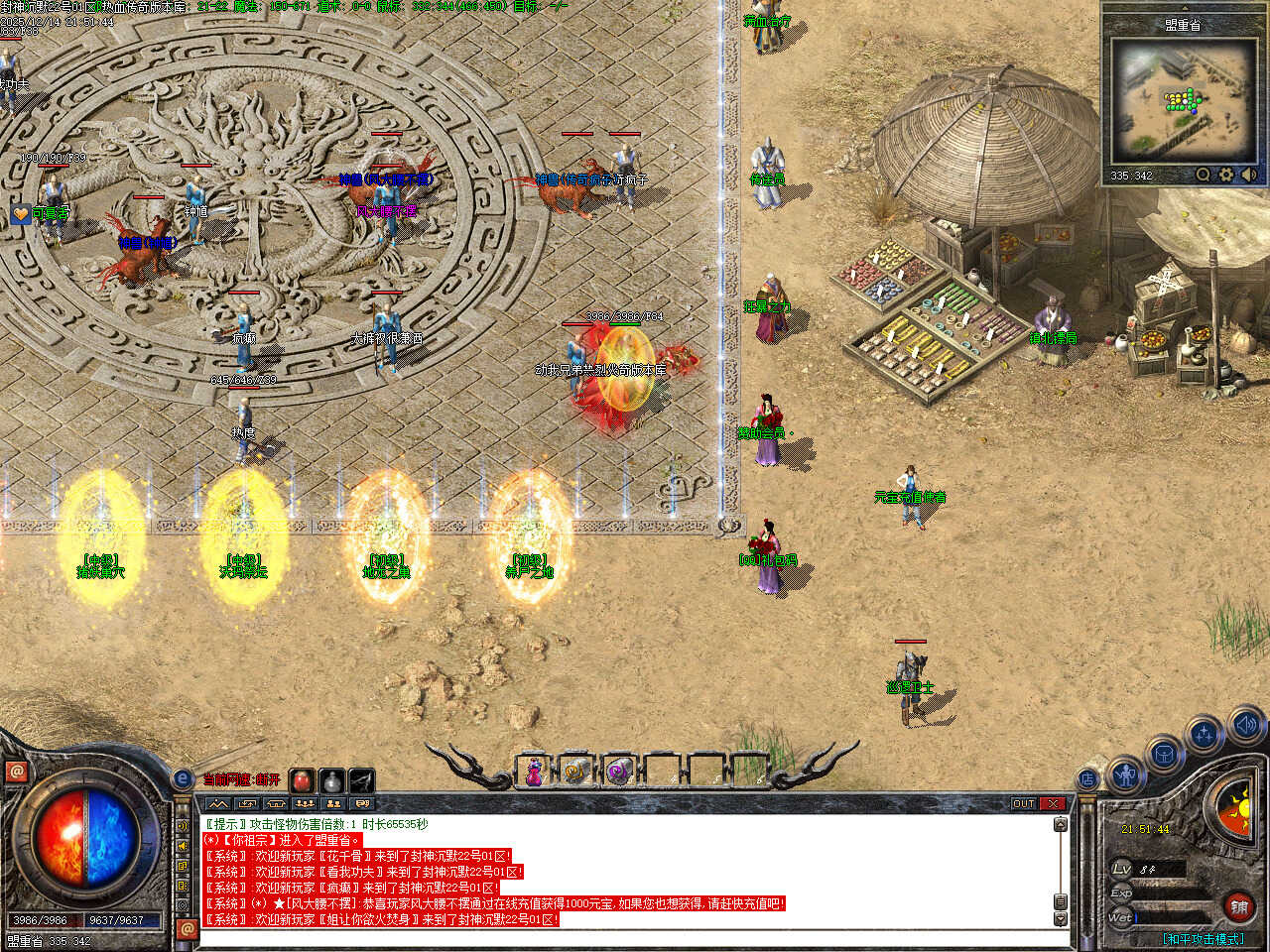
Task: Open the skills round button with stars
Action: click(1205, 735)
